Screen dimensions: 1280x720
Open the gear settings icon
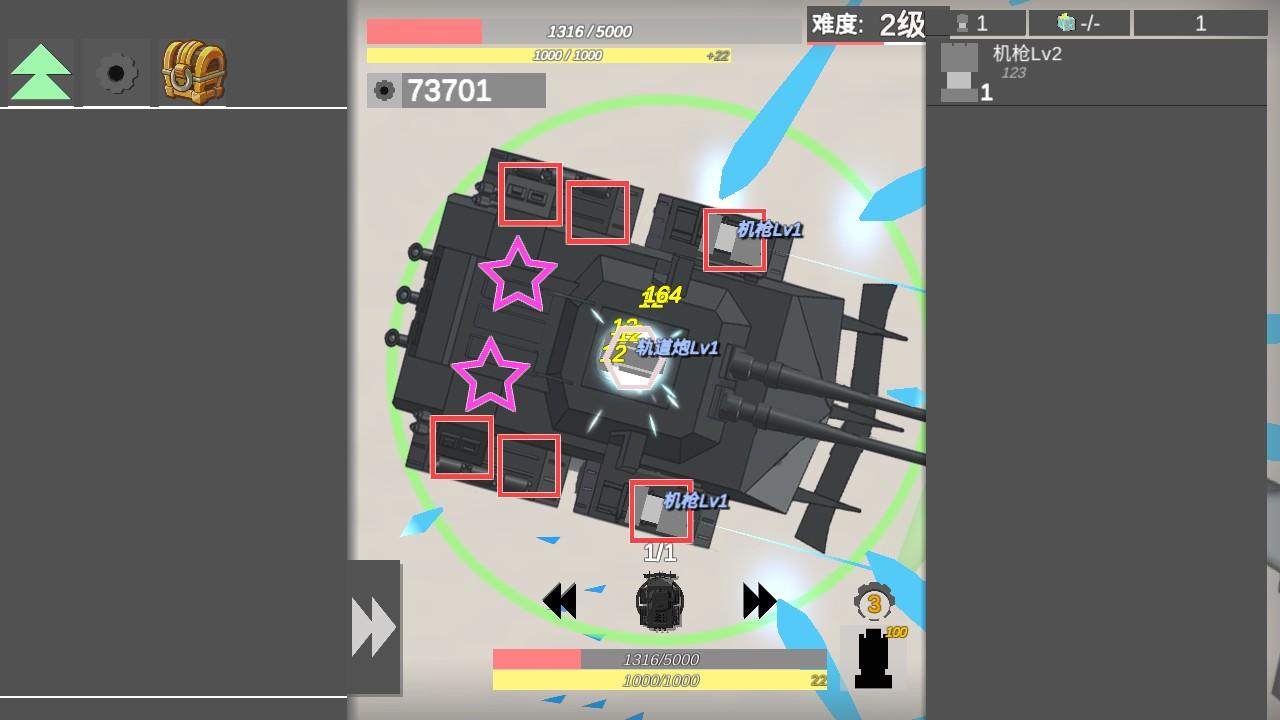point(114,71)
